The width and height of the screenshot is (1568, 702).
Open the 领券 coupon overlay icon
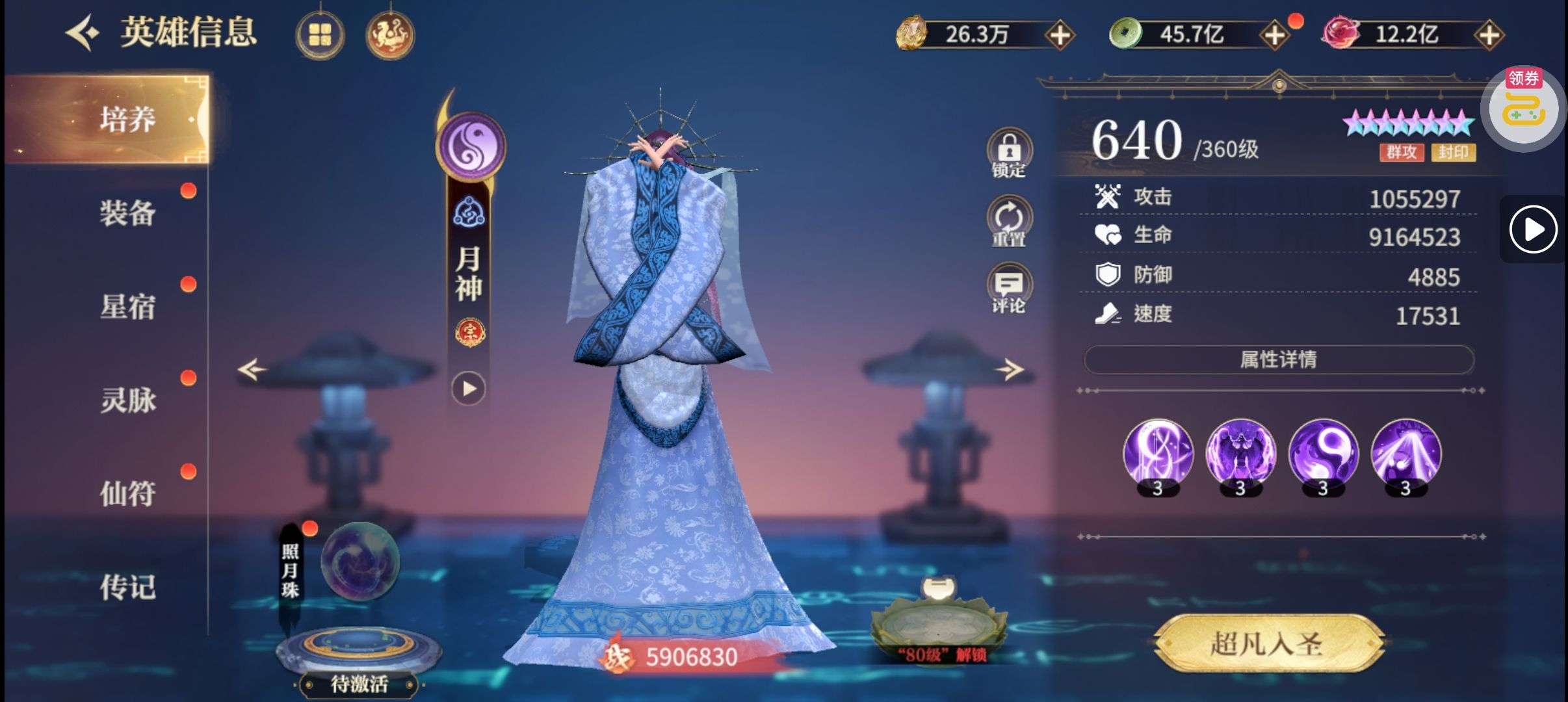click(x=1523, y=109)
